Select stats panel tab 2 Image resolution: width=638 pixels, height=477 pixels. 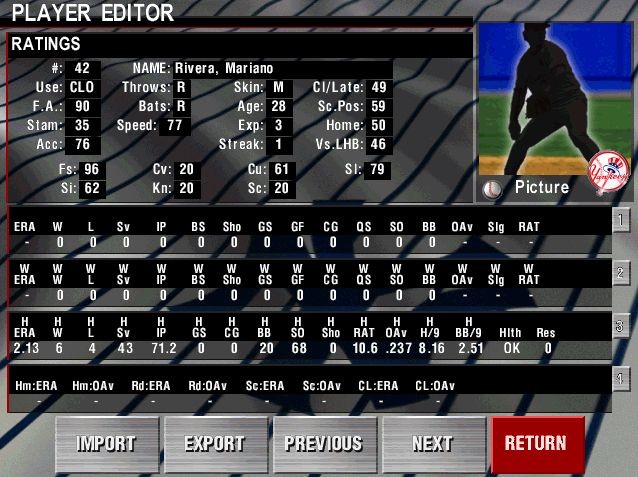(620, 273)
